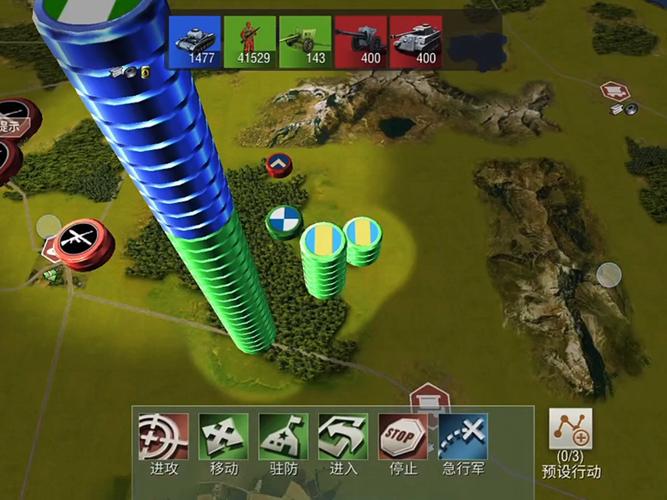Select the green artillery card 143
Image resolution: width=667 pixels, height=500 pixels.
305,41
